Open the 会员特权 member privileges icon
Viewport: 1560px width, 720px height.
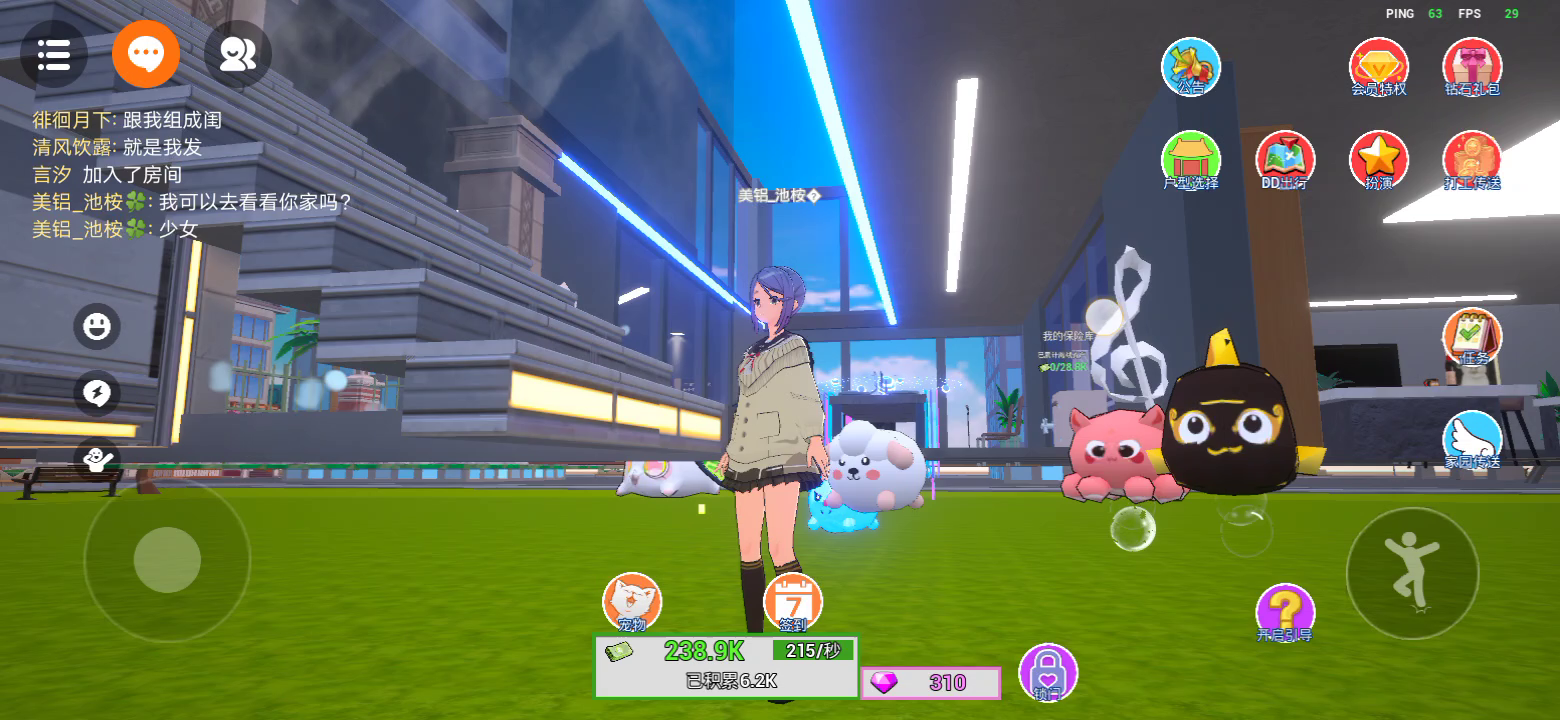[x=1379, y=66]
